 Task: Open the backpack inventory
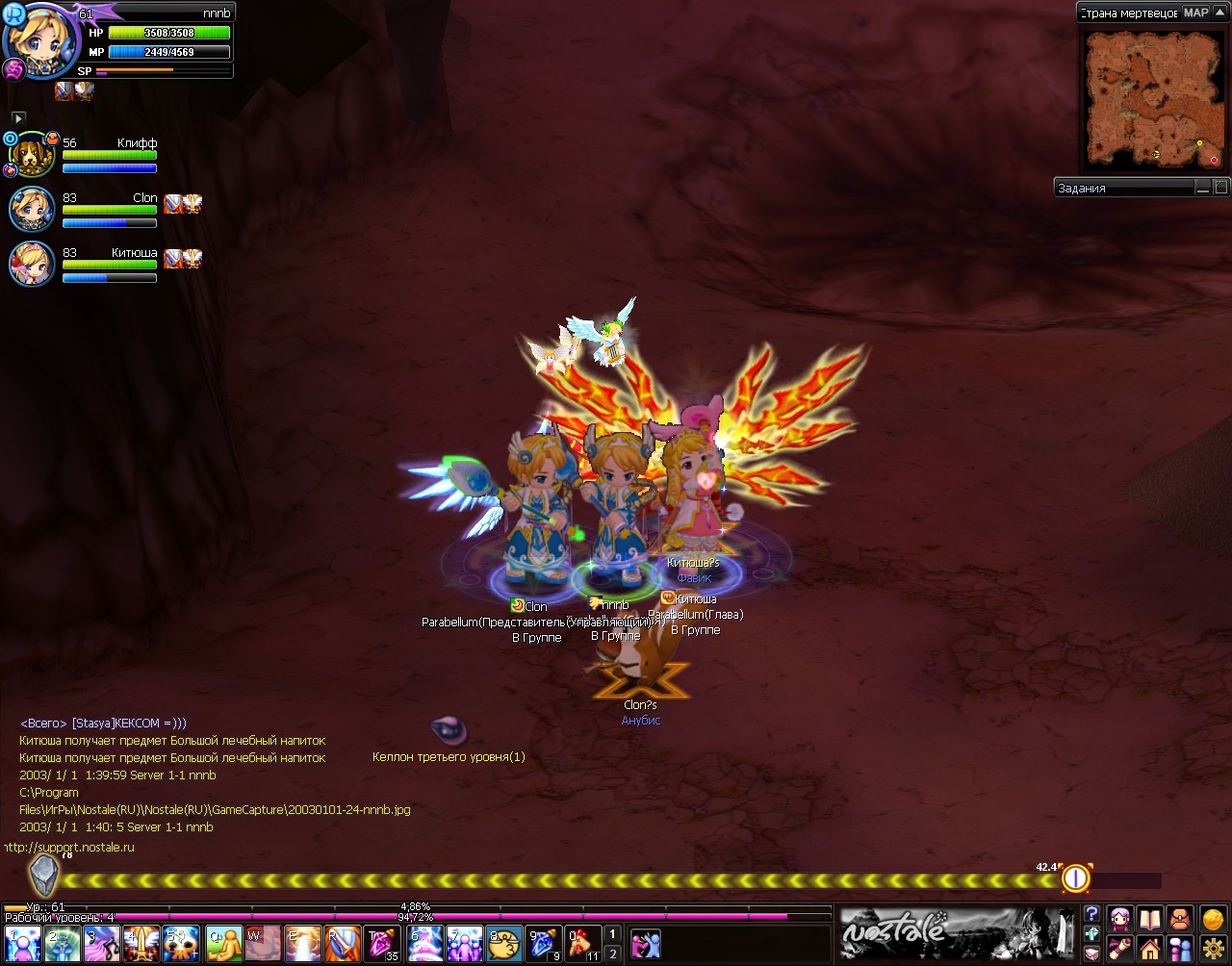pos(1179,919)
